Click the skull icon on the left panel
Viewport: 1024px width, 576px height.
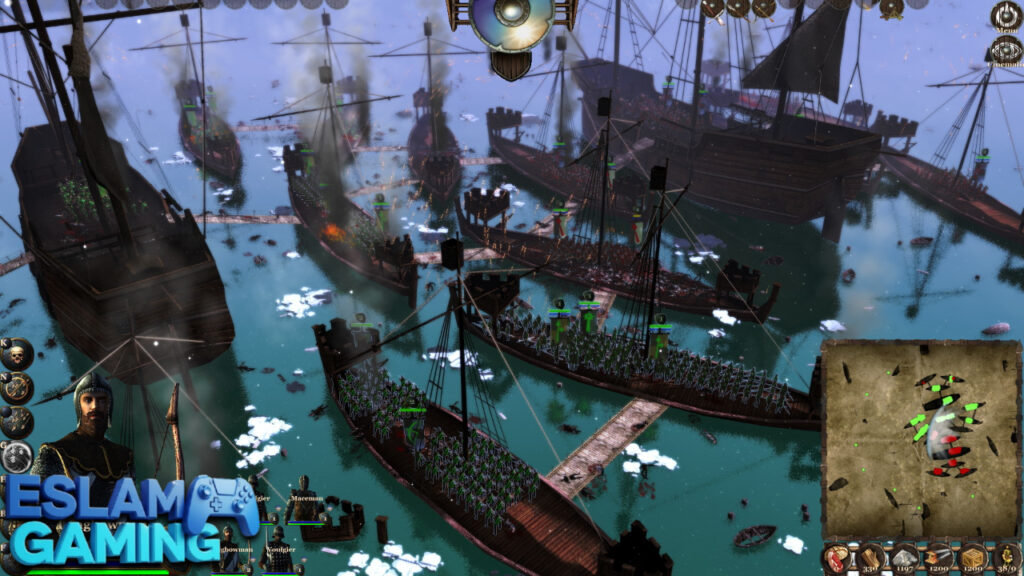click(17, 353)
